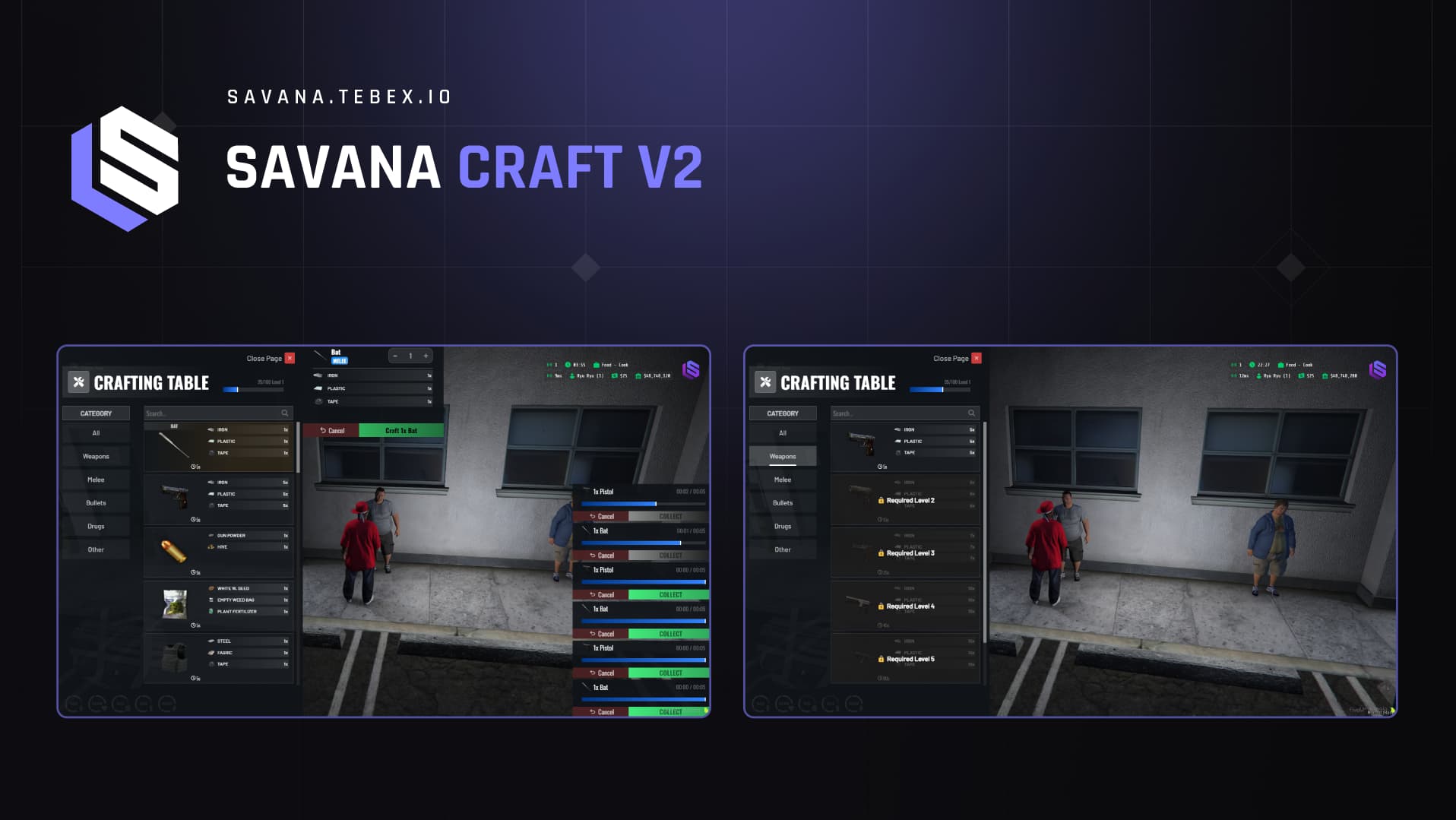1456x820 pixels.
Task: Click the clock duration icon under the Bat recipe
Action: click(x=192, y=467)
